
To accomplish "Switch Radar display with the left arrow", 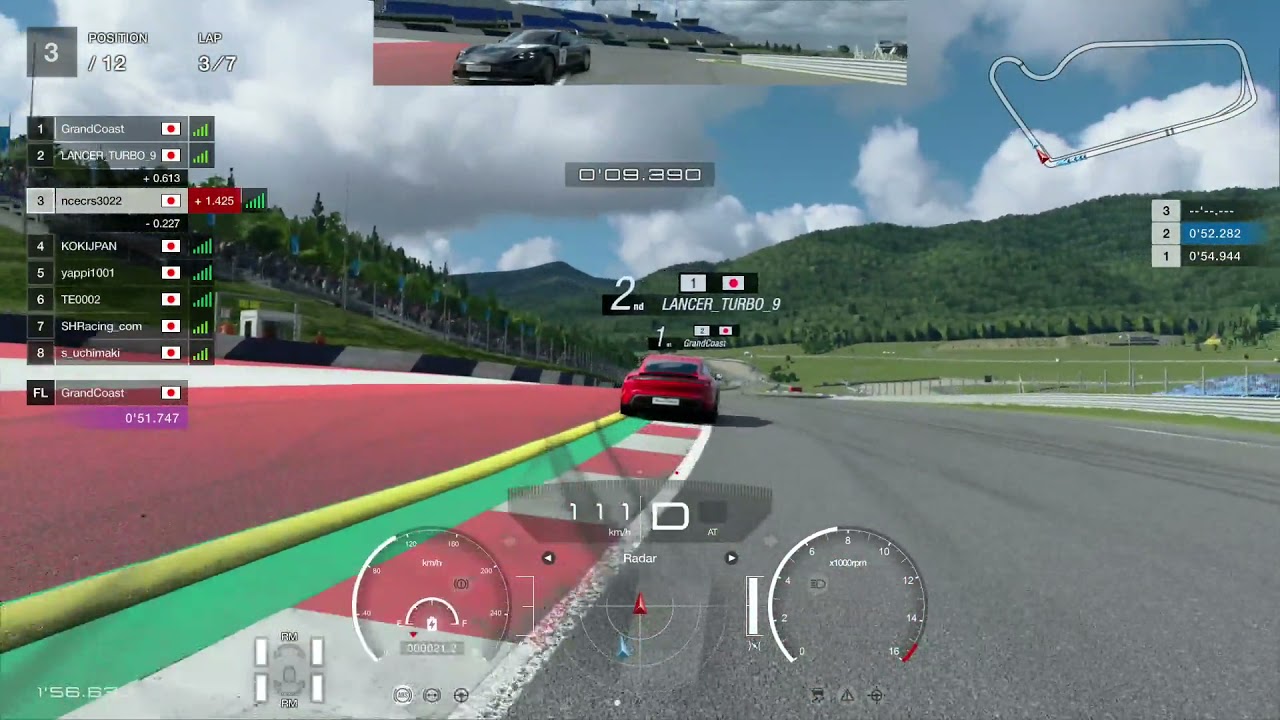I will [x=548, y=558].
